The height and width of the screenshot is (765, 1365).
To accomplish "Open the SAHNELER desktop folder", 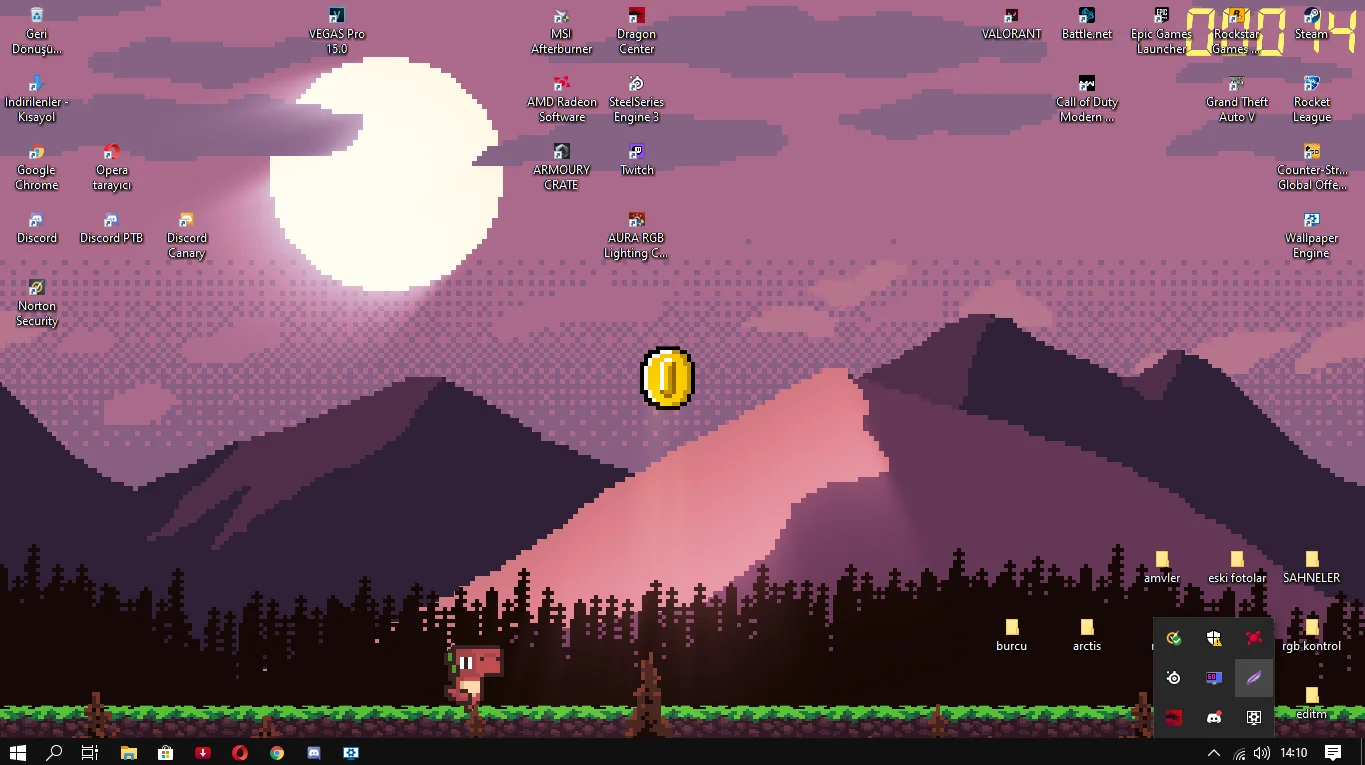I will tap(1311, 564).
